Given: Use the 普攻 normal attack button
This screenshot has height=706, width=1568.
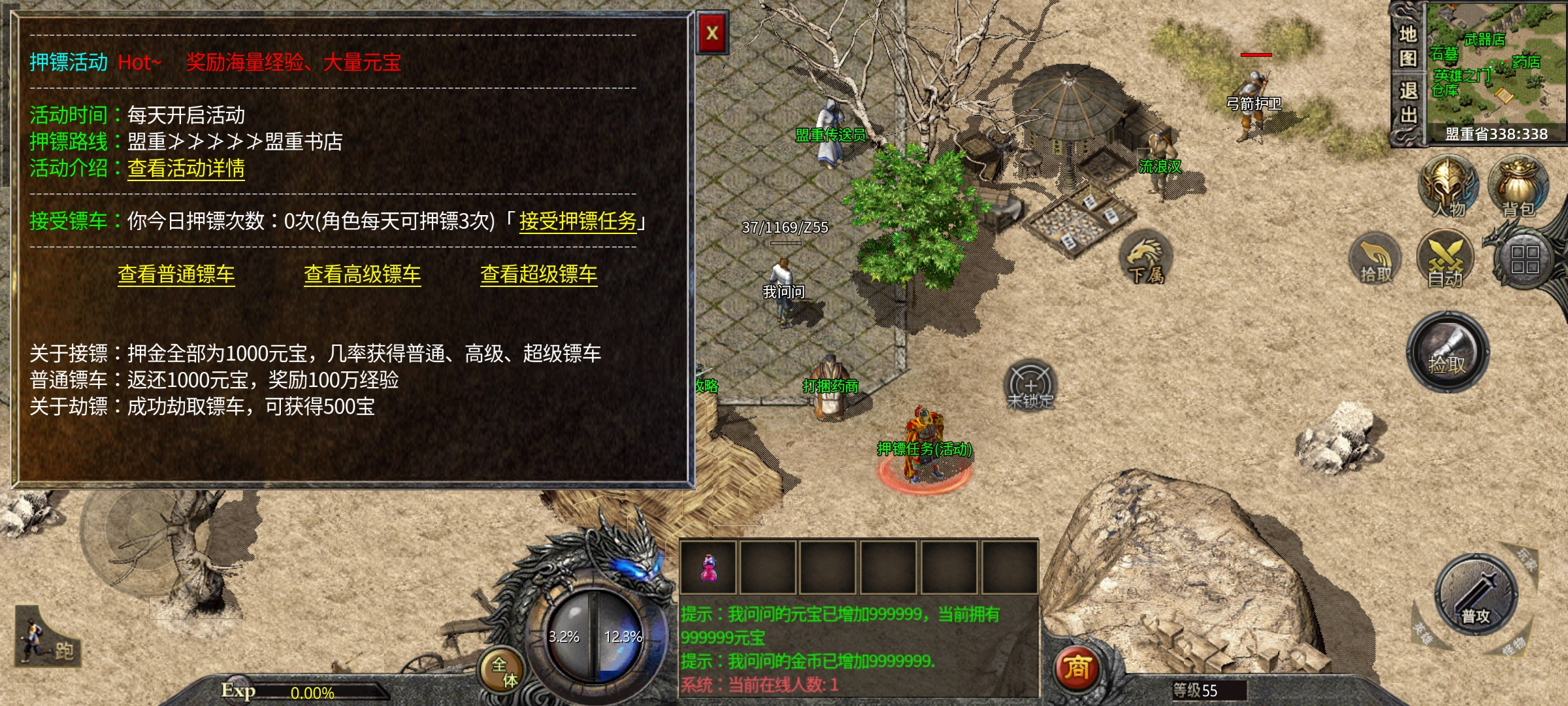Looking at the screenshot, I should coord(1476,594).
